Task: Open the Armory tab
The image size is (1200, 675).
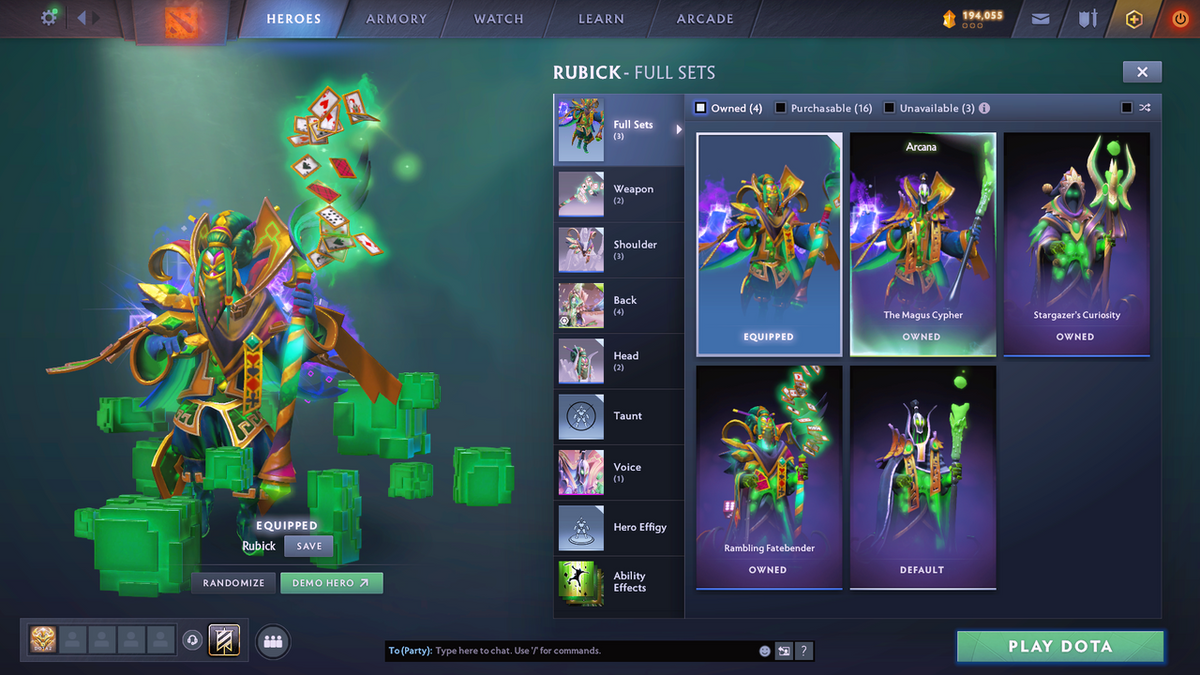Action: [396, 19]
